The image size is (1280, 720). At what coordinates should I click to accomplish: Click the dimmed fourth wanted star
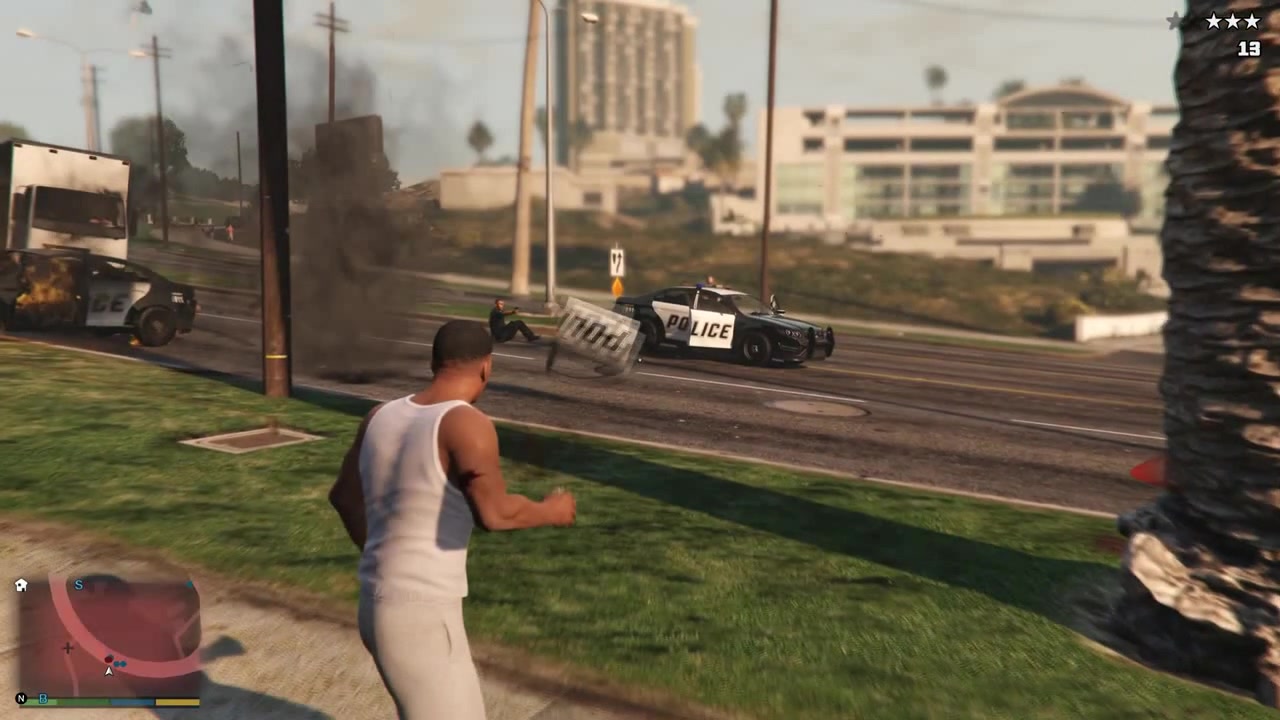1175,20
